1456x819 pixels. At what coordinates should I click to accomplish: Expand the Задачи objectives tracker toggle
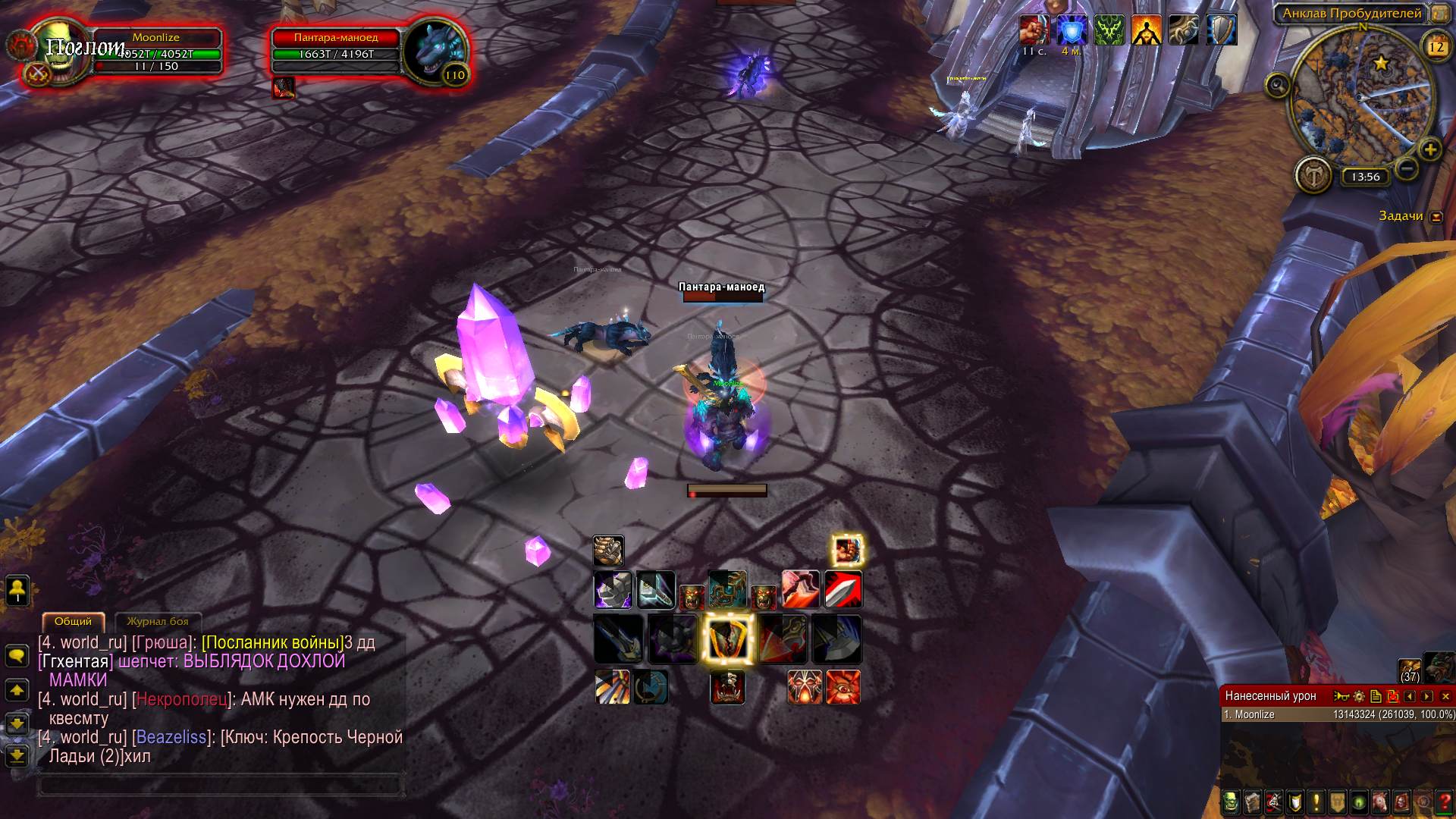(x=1436, y=217)
